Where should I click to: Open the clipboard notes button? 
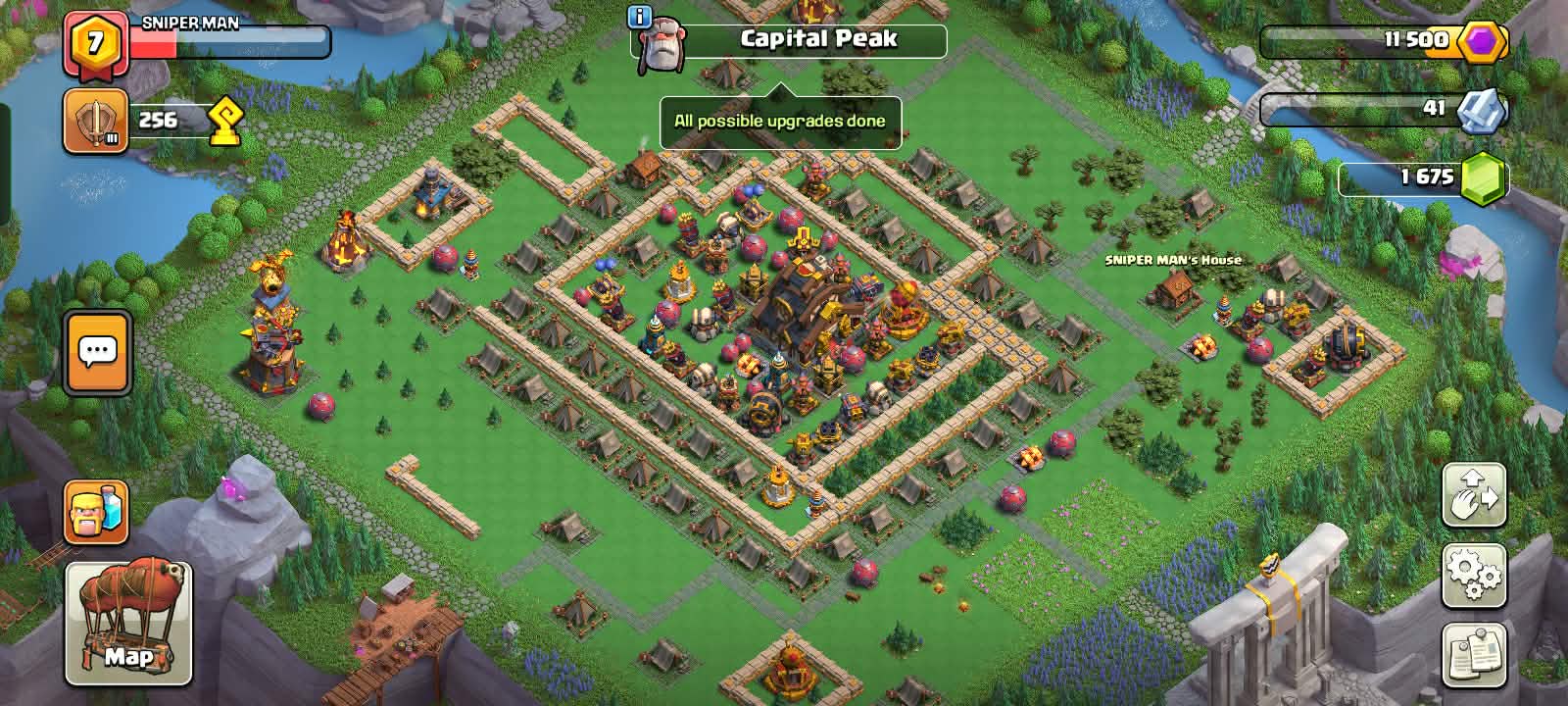[1474, 655]
